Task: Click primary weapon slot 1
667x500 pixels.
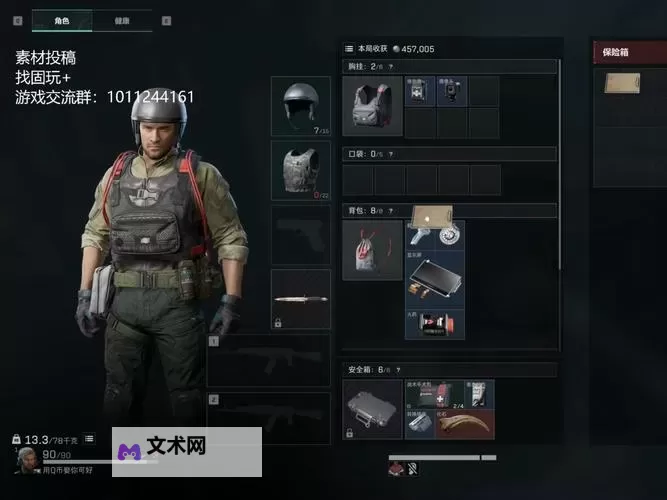Action: click(x=268, y=359)
